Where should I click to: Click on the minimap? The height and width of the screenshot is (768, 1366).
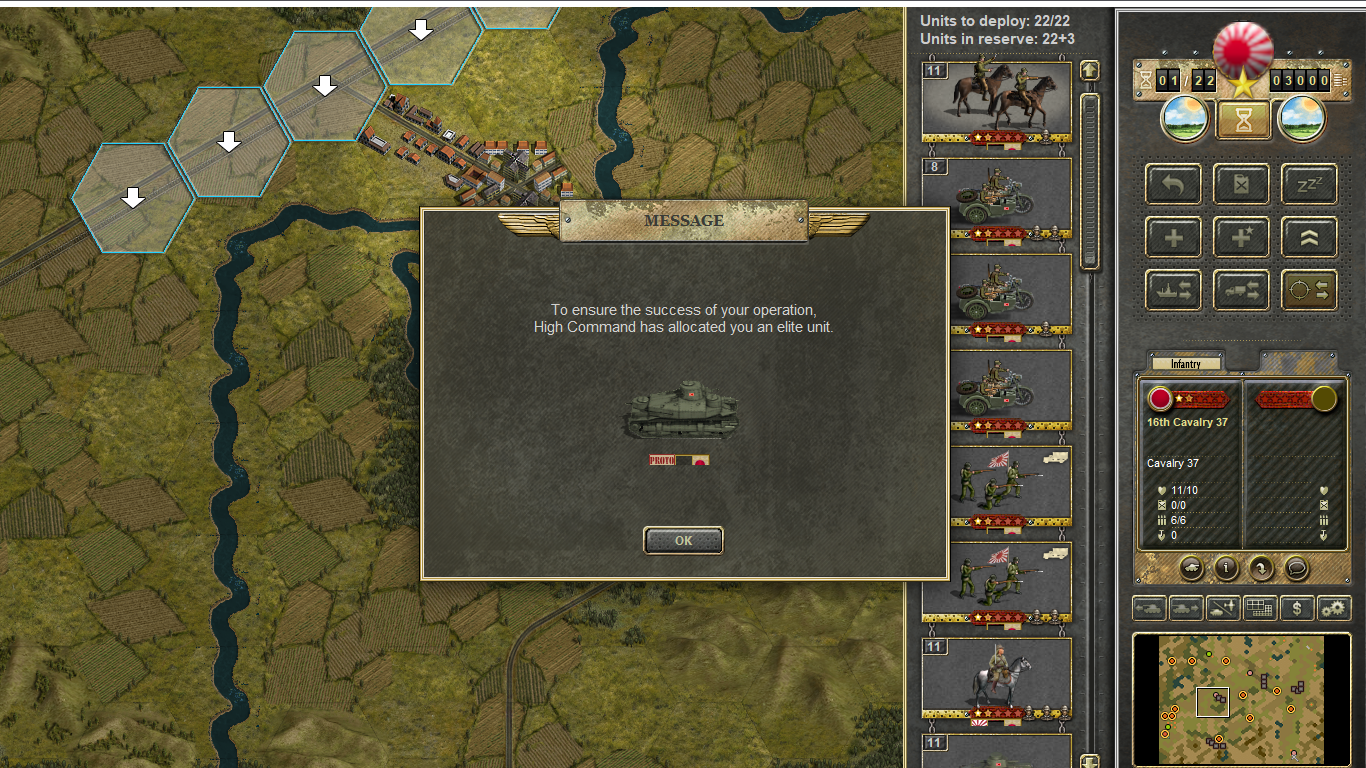pos(1241,699)
